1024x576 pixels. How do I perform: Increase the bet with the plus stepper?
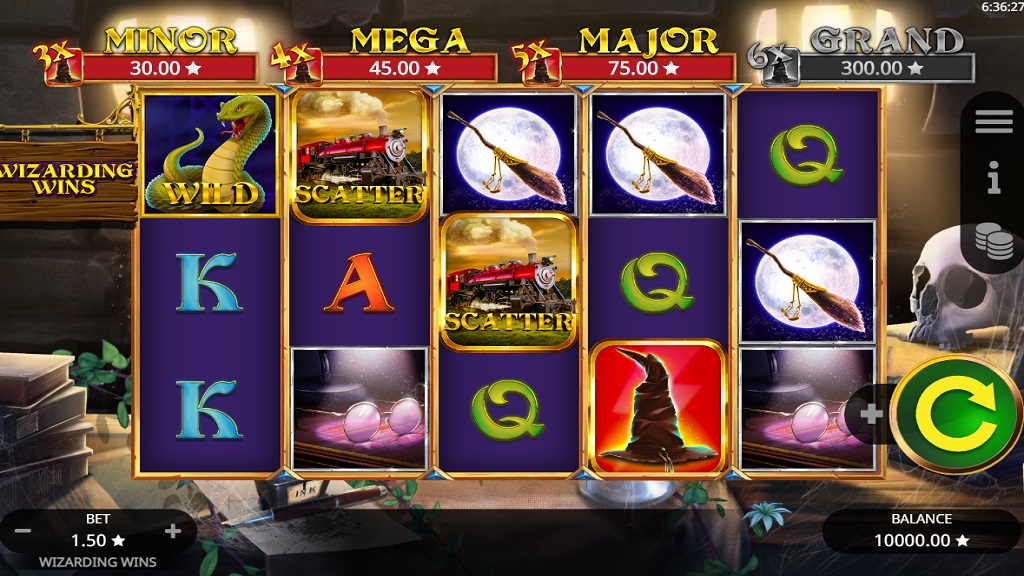tap(172, 531)
